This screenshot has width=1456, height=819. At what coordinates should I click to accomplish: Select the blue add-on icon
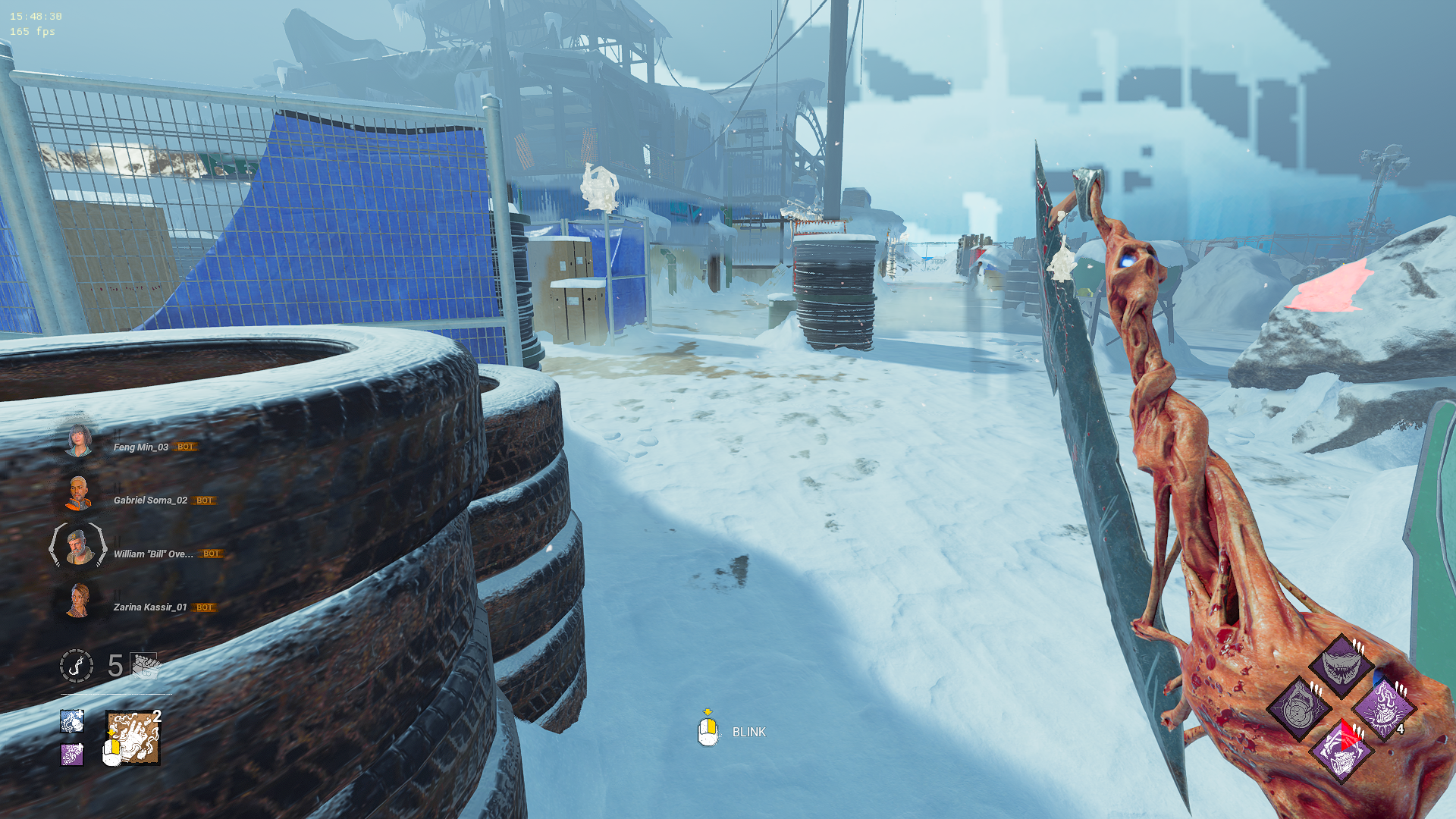point(72,720)
